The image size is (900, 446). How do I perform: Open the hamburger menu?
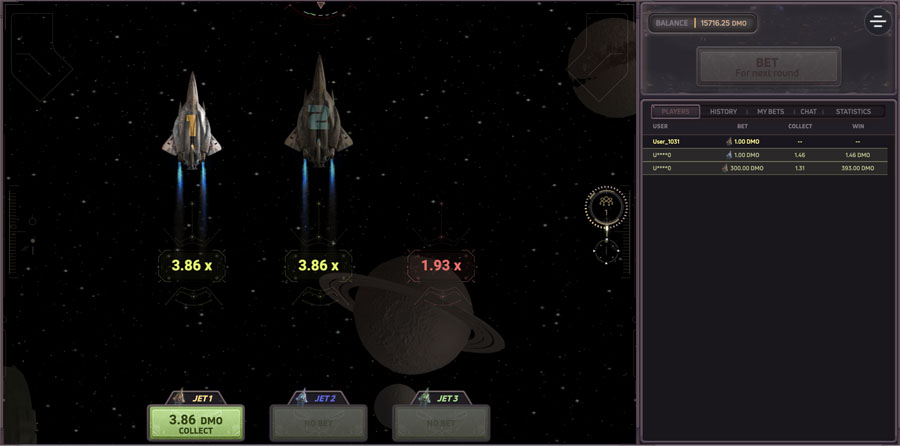point(877,22)
